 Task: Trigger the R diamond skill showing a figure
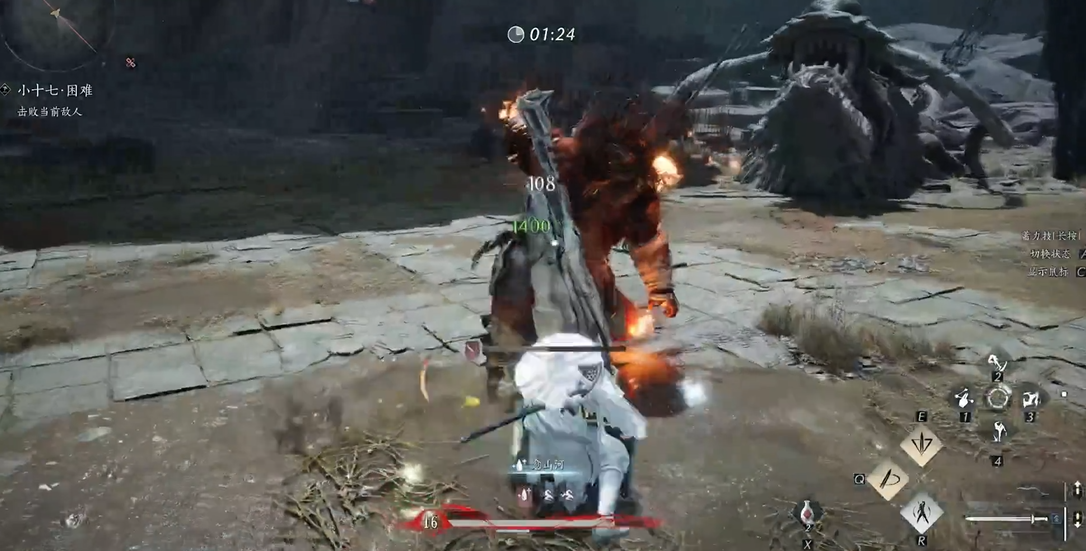(921, 513)
